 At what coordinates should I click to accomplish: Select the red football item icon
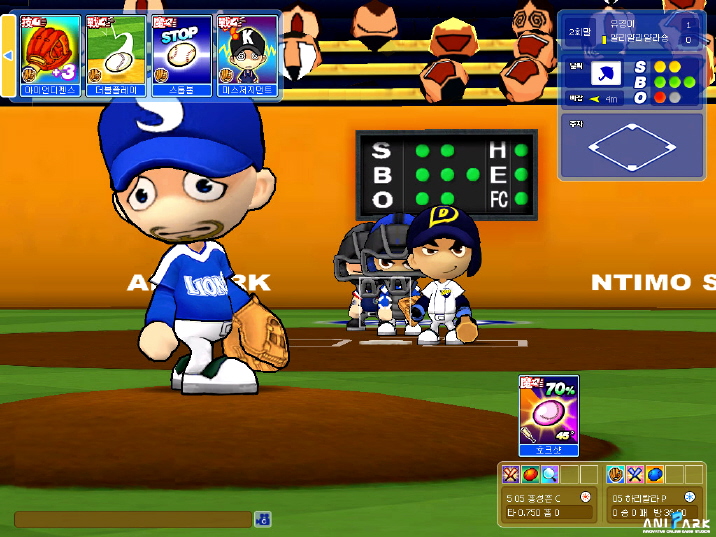coord(530,474)
